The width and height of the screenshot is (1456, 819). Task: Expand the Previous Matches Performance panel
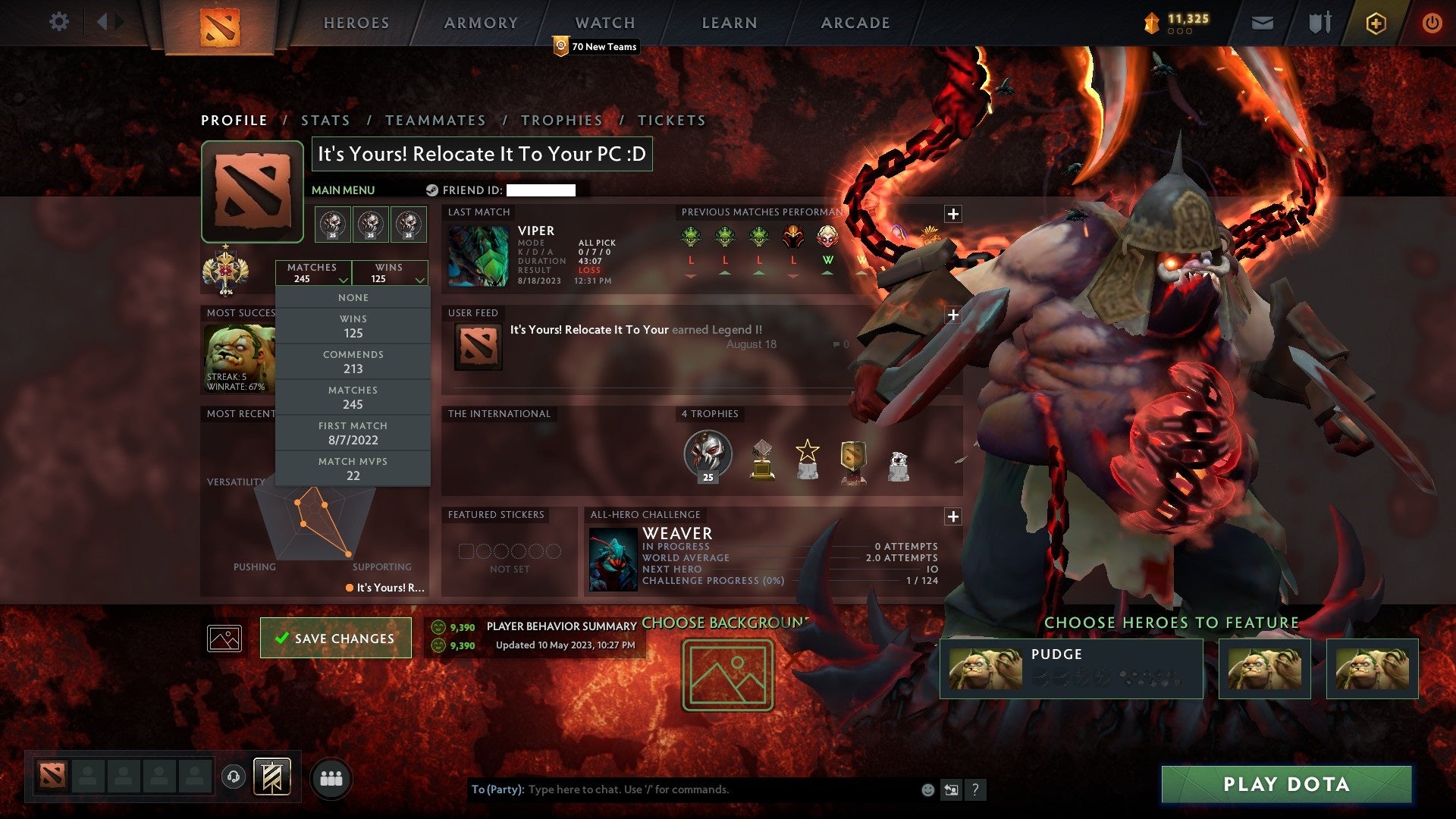(x=953, y=213)
